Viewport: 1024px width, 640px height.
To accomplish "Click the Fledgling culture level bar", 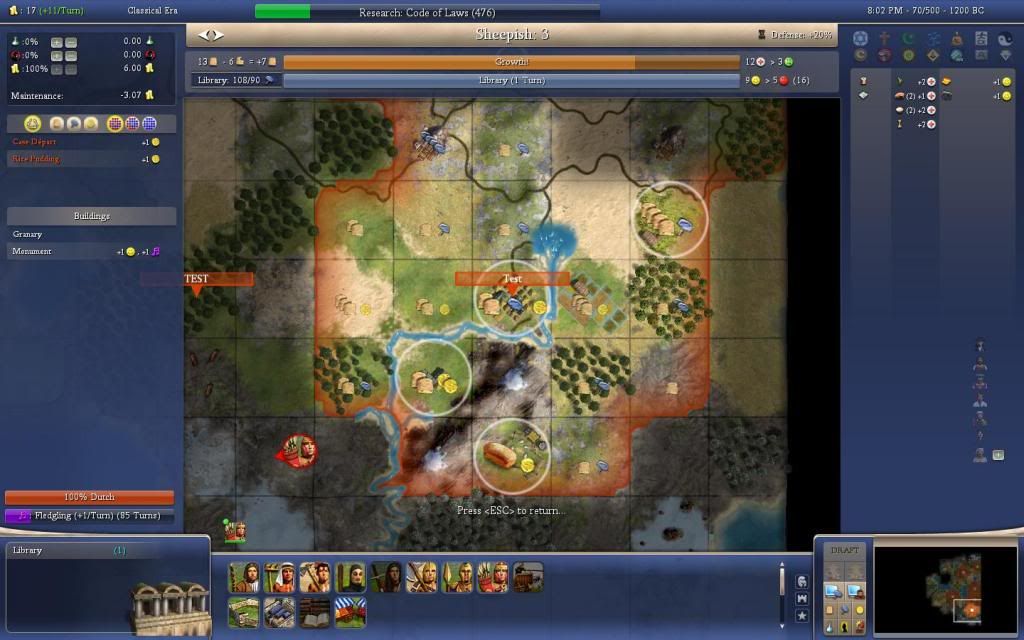I will pos(90,516).
